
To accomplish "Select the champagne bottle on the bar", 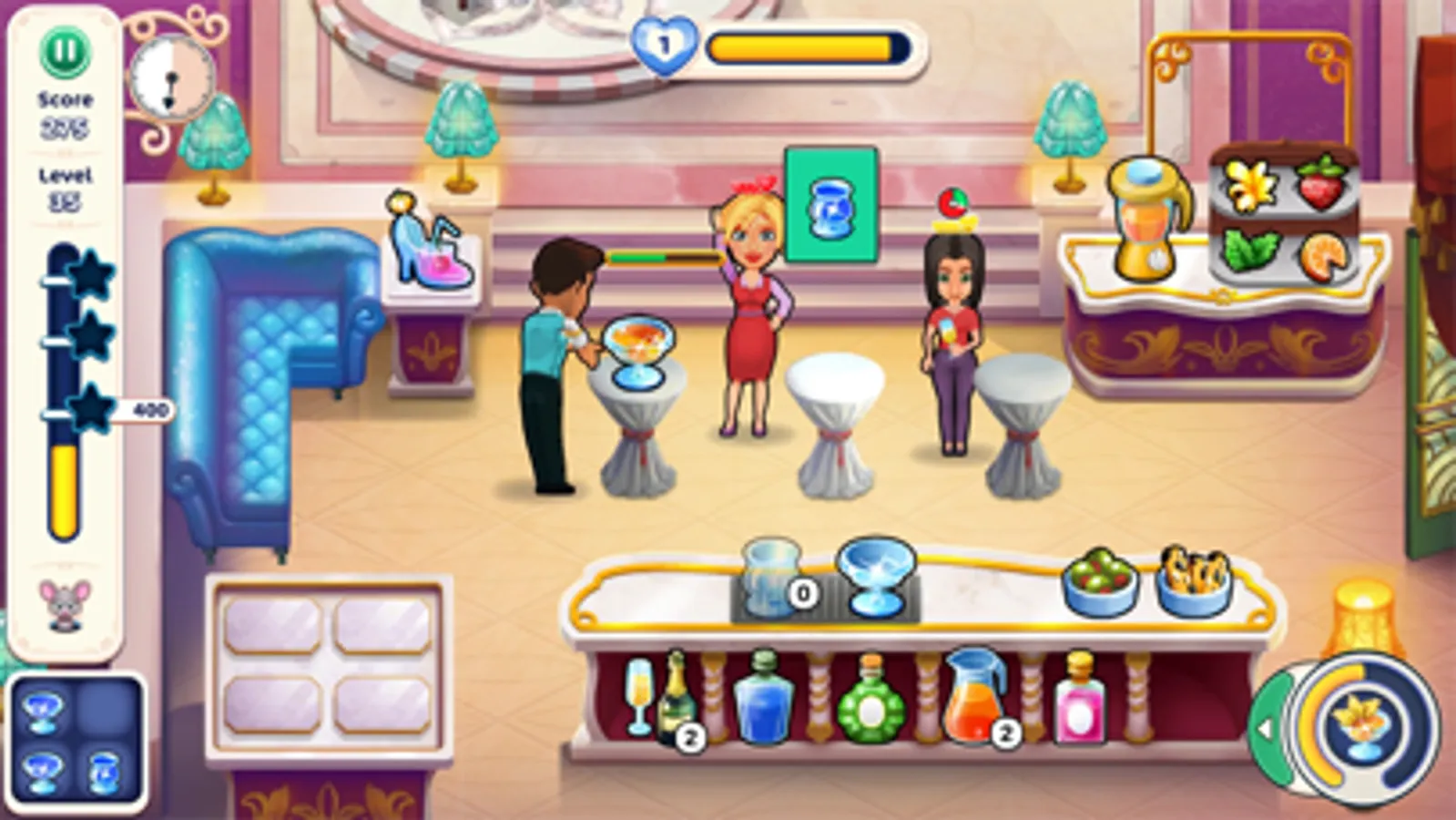I will tap(679, 700).
